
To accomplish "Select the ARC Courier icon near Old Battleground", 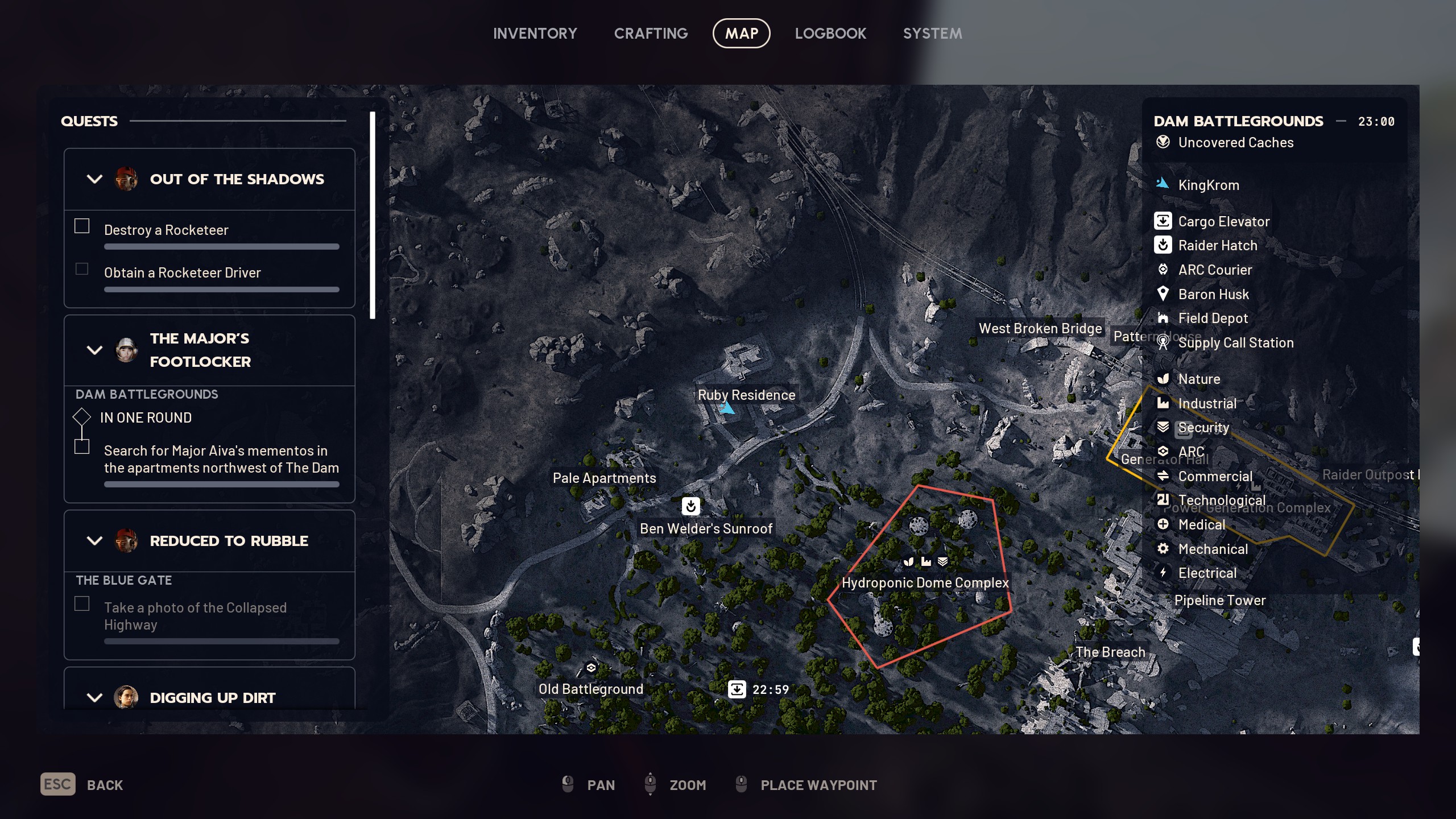I will pyautogui.click(x=591, y=667).
